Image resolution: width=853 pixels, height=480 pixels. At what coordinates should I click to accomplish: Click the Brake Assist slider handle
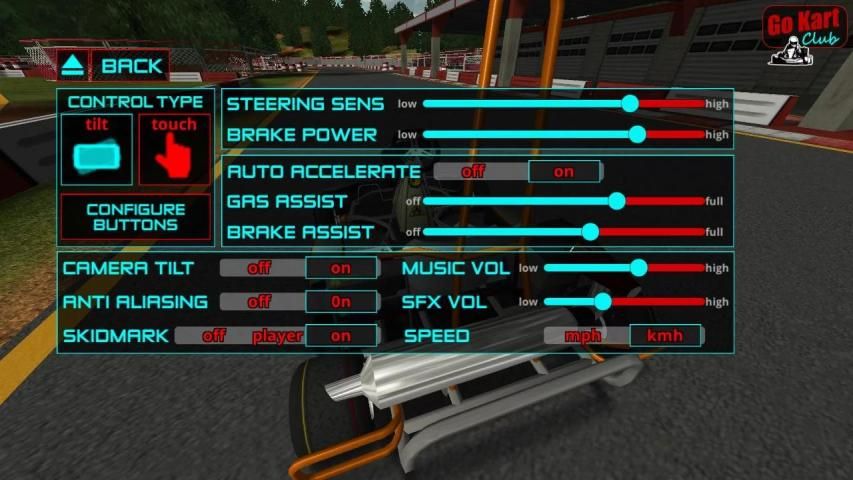(590, 232)
